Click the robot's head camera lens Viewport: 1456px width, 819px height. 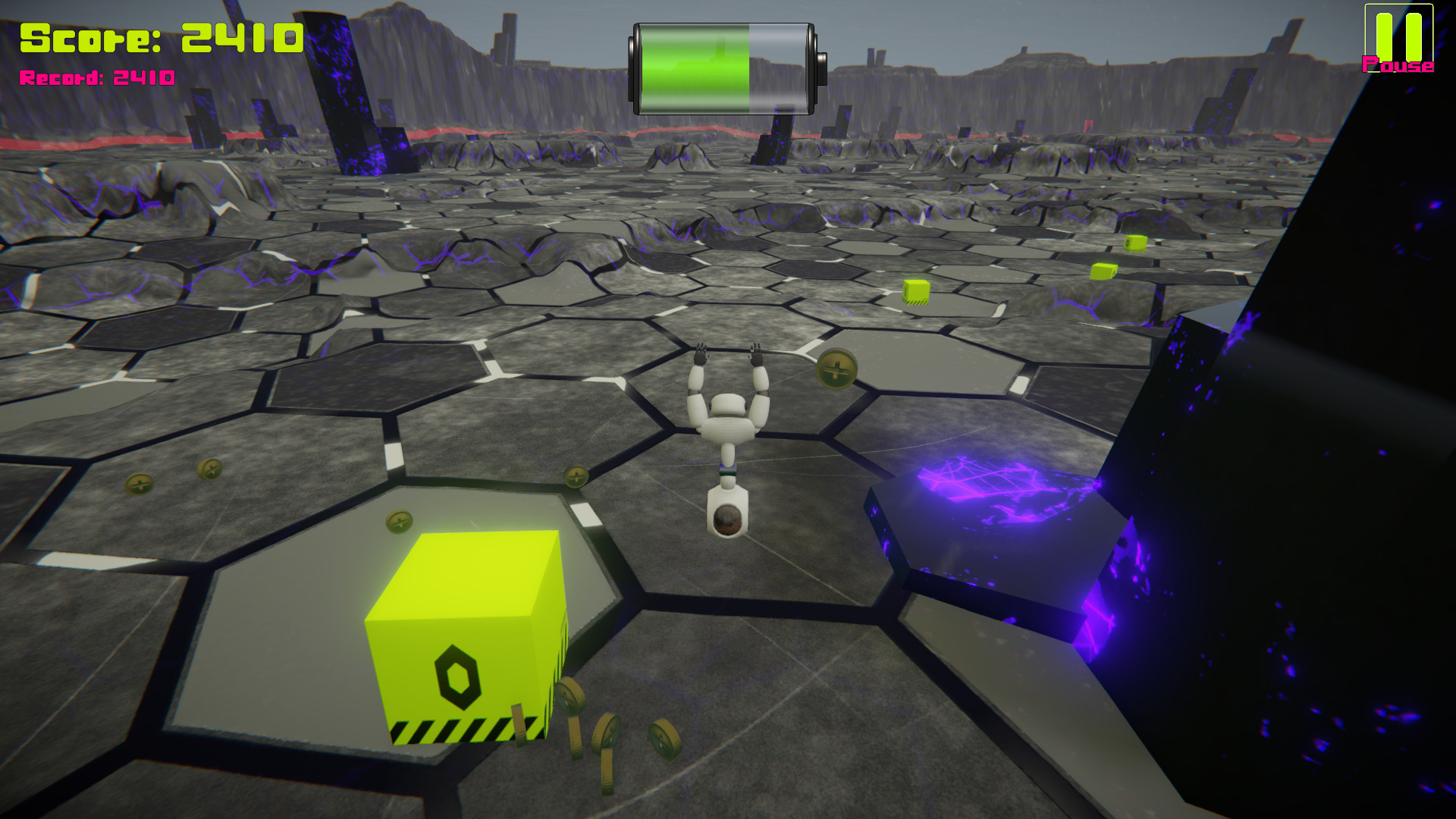pyautogui.click(x=726, y=520)
